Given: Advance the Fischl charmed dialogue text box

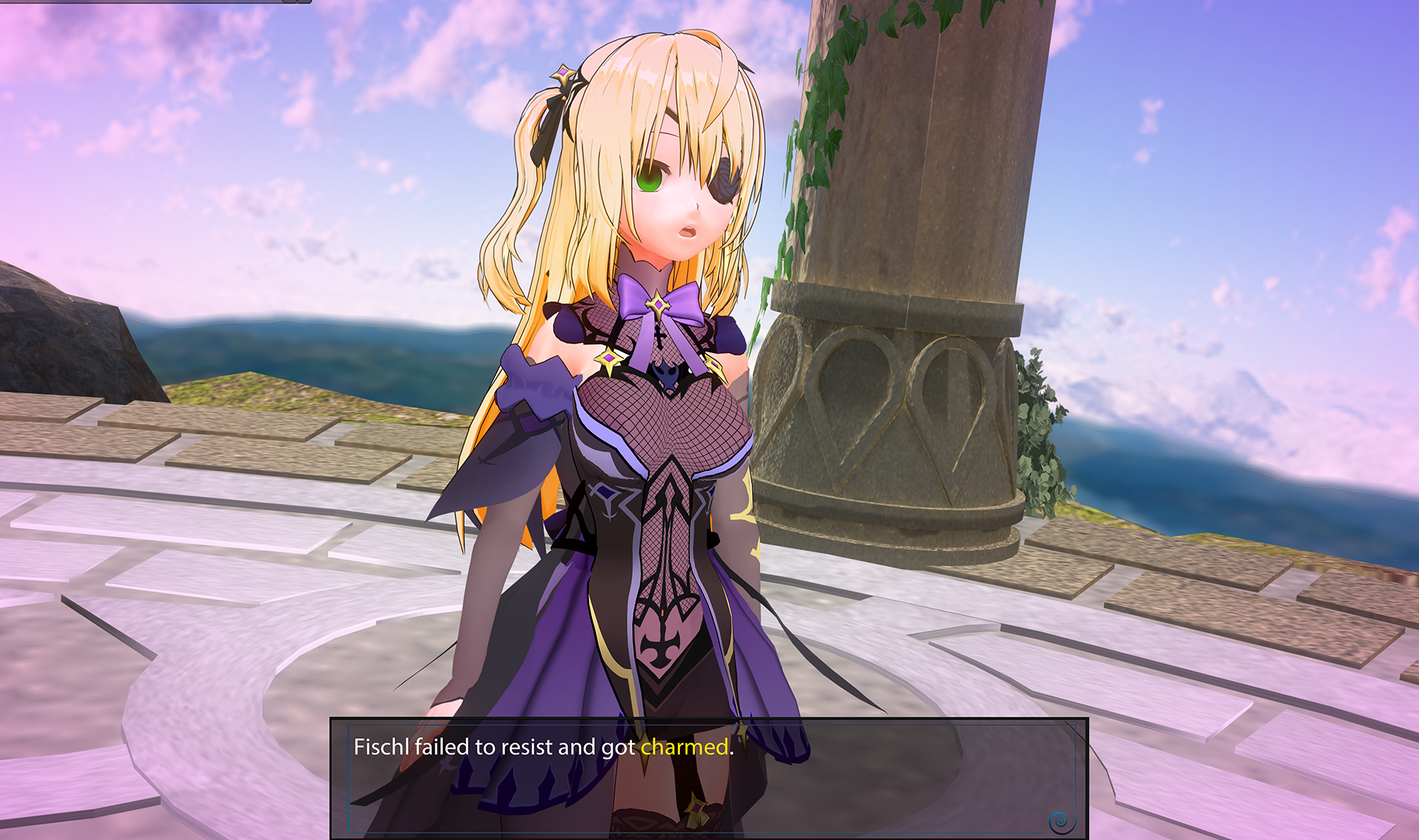Looking at the screenshot, I should [708, 776].
